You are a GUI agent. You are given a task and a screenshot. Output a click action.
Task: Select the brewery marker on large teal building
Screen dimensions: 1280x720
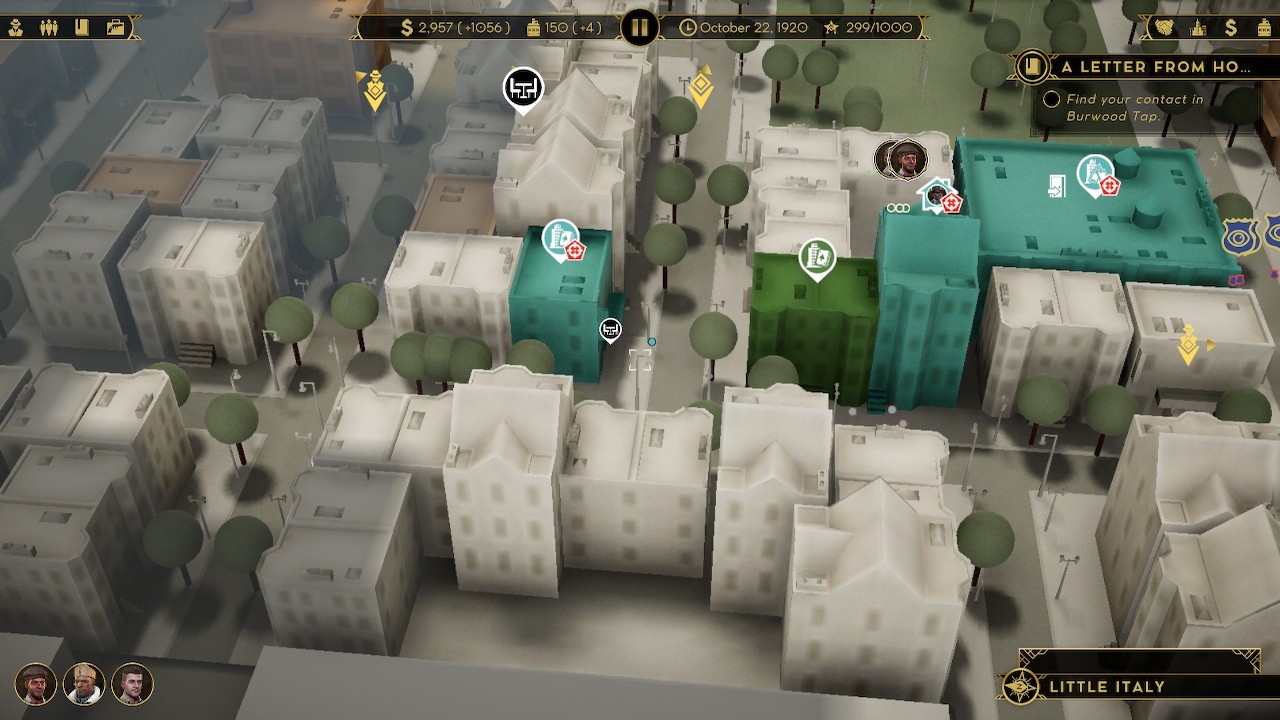[1095, 174]
